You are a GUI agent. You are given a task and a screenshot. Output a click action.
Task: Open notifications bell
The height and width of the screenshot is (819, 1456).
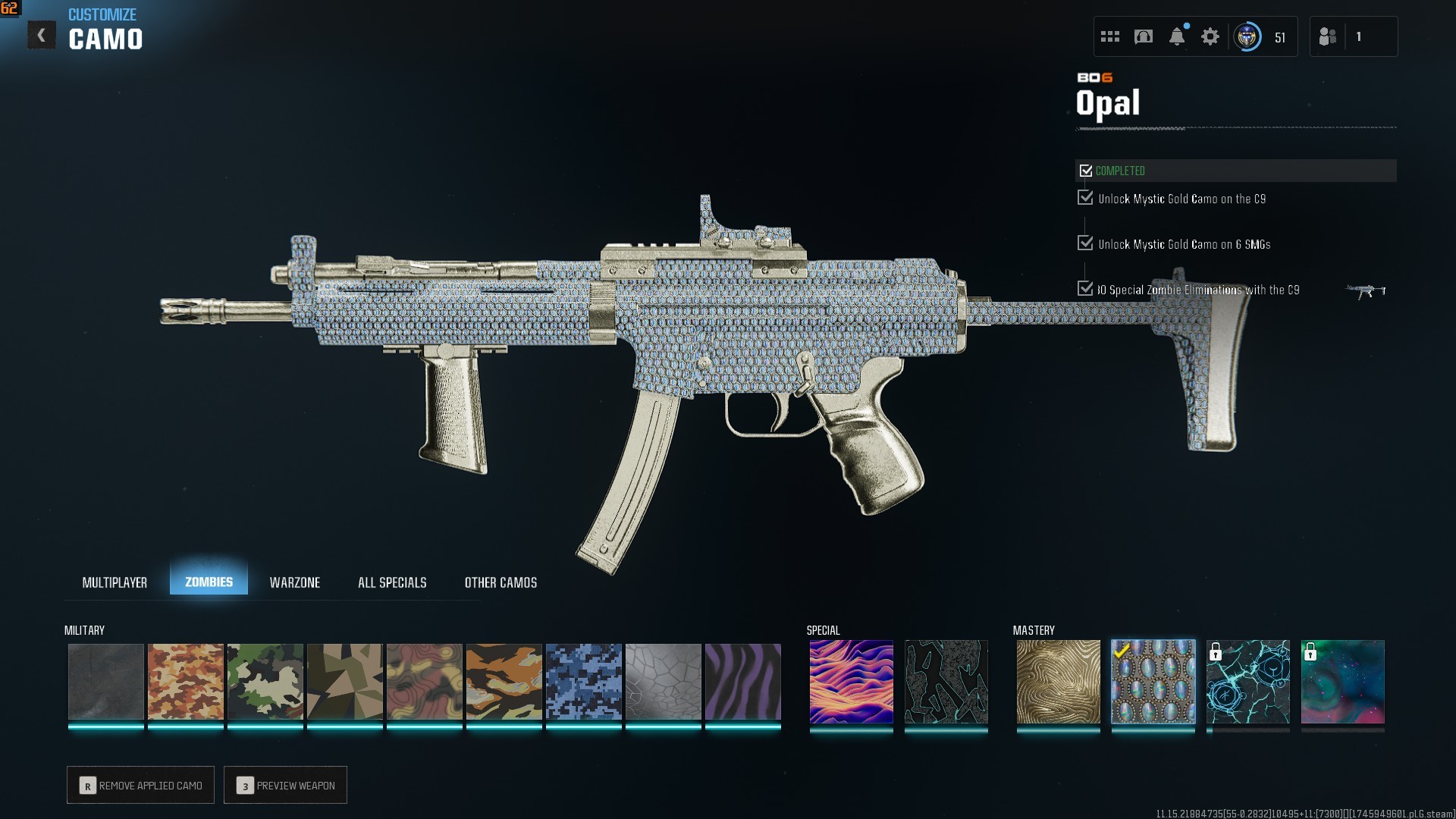tap(1177, 36)
